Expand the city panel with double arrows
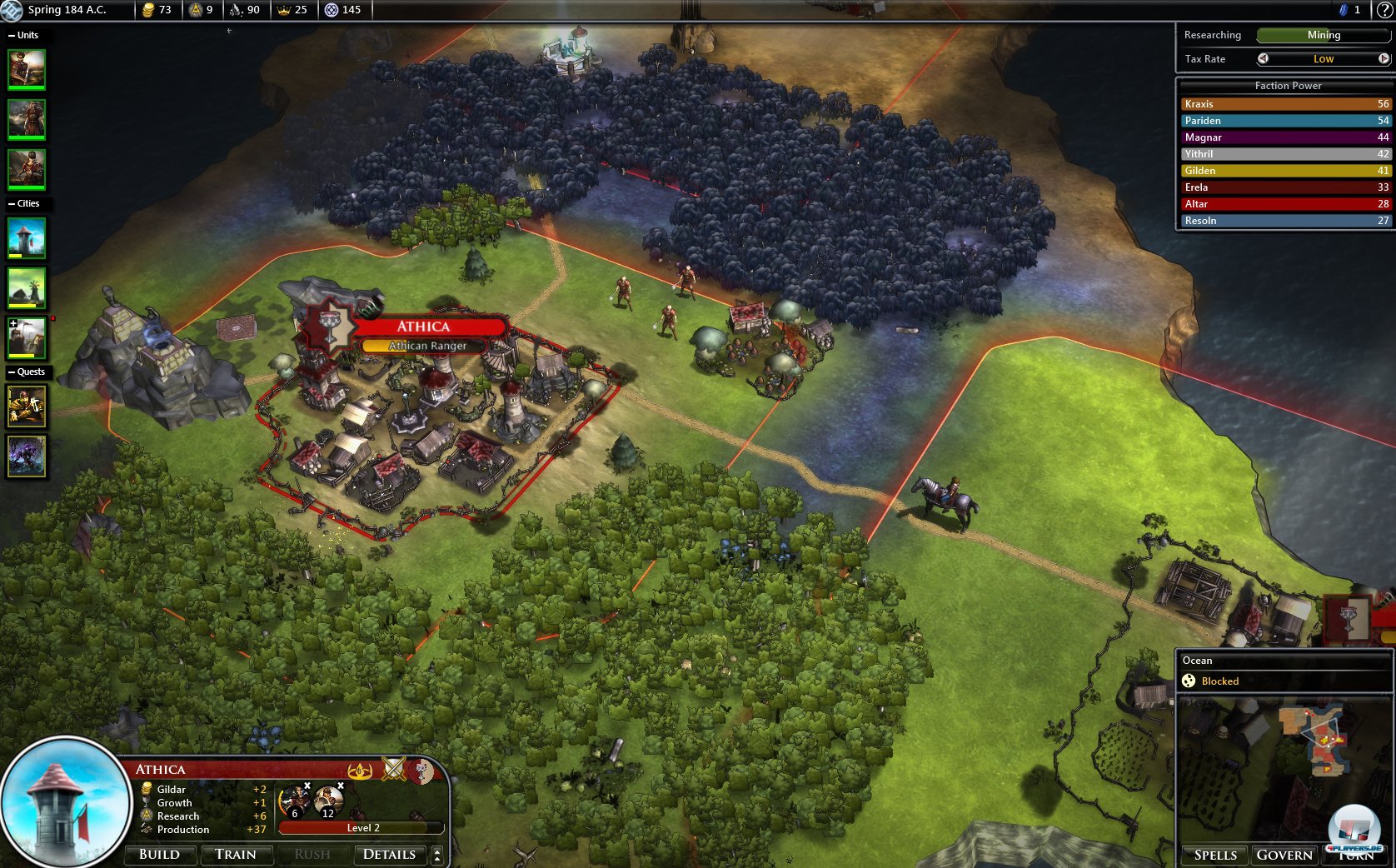1396x868 pixels. coord(437,855)
